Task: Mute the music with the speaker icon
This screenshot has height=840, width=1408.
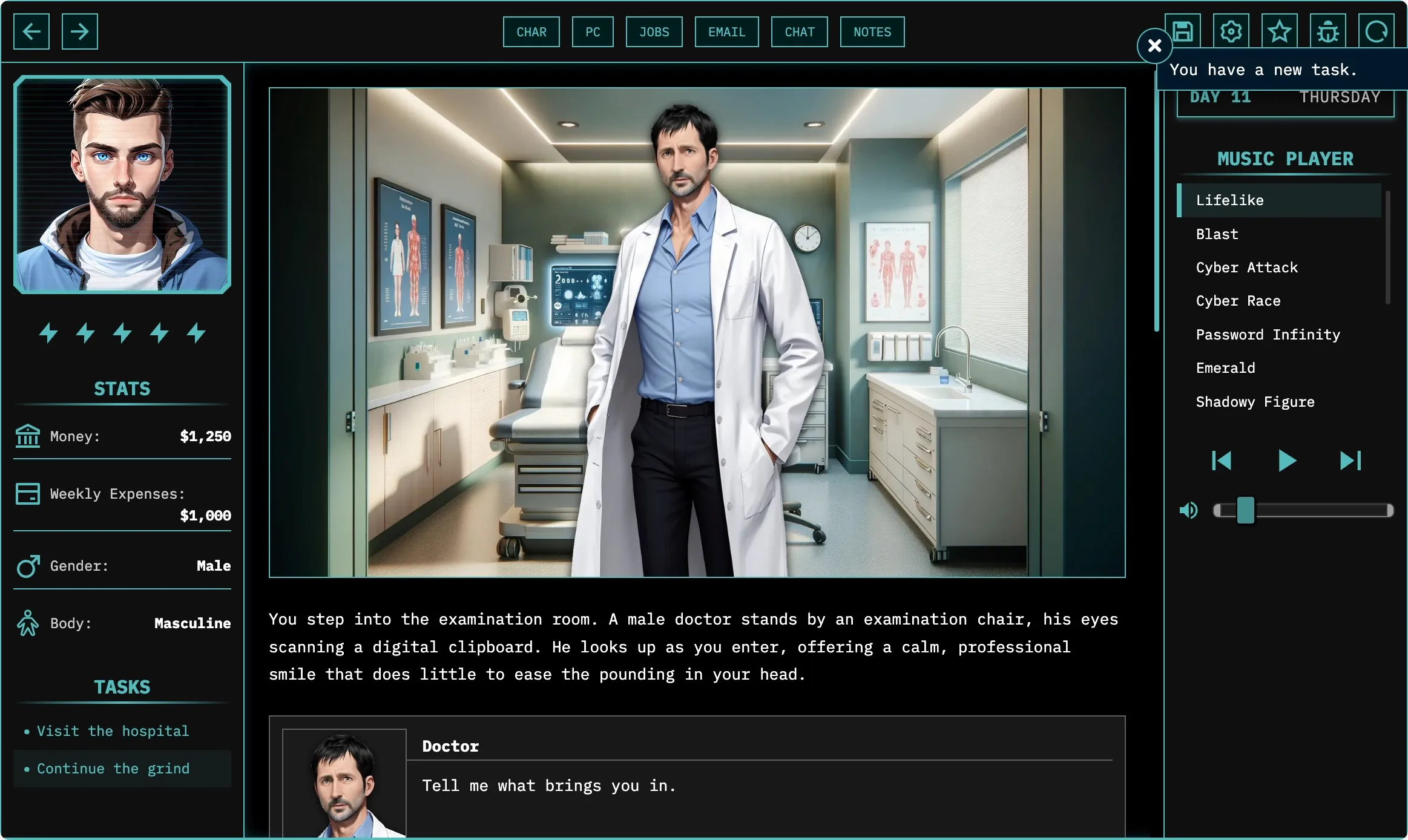Action: tap(1188, 510)
